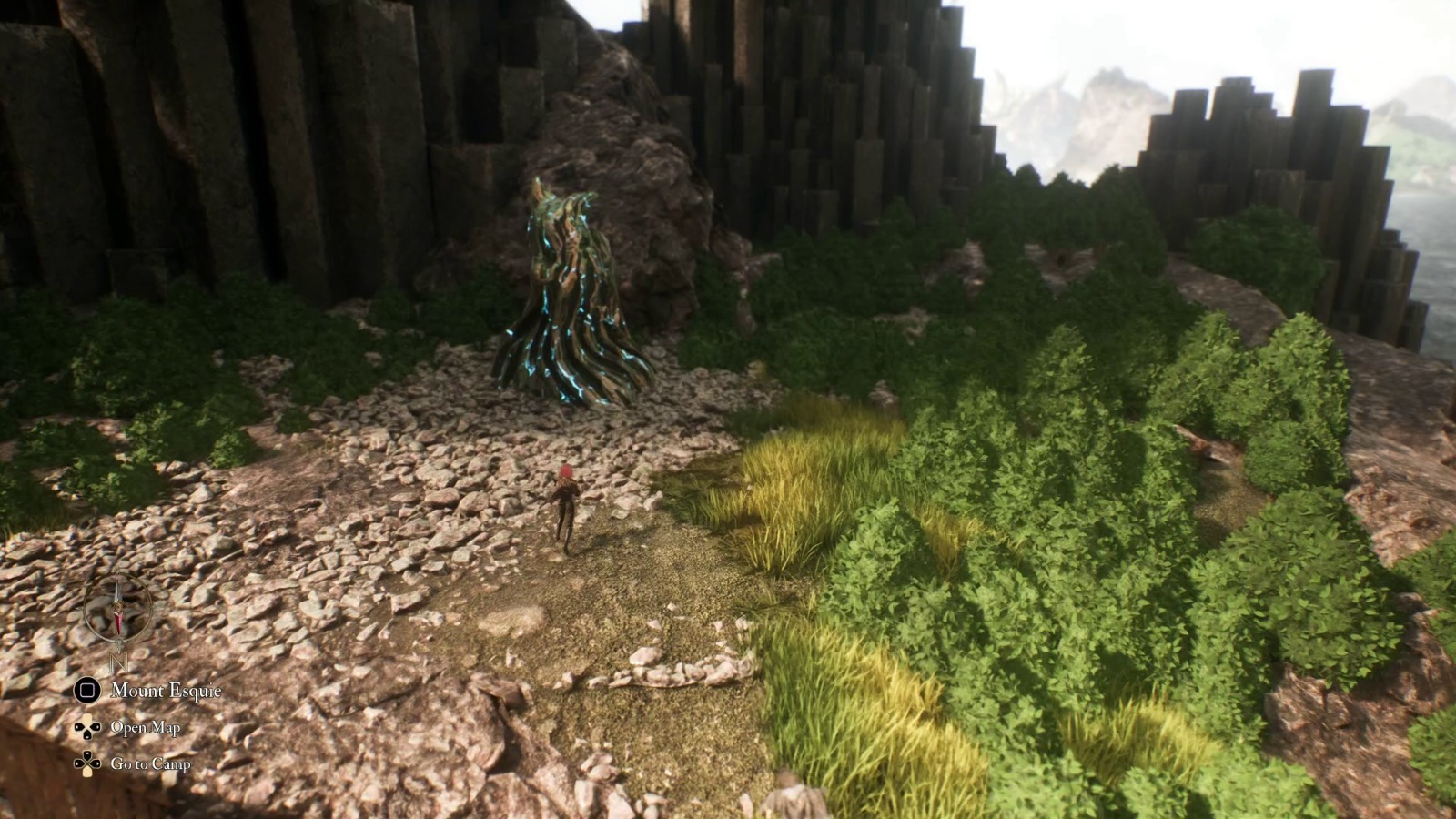1456x819 pixels.
Task: Click the Open Map label
Action: coord(146,727)
